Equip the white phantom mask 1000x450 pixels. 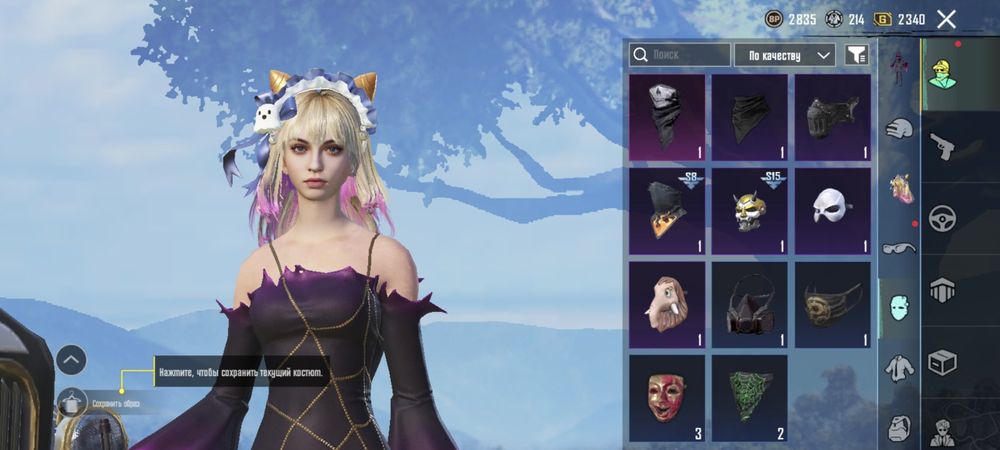(832, 211)
